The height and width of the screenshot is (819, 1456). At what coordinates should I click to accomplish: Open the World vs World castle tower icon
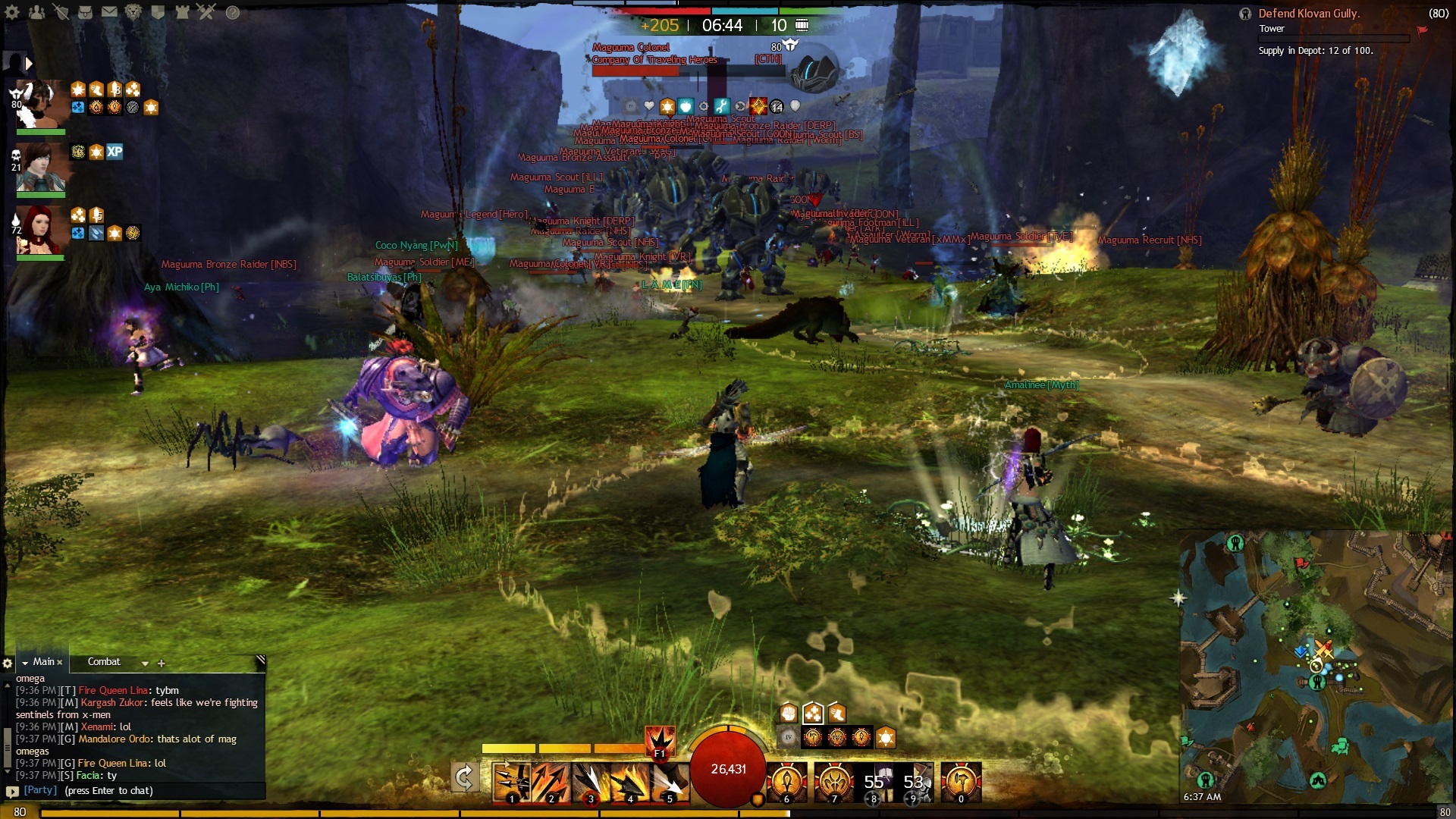coord(182,12)
